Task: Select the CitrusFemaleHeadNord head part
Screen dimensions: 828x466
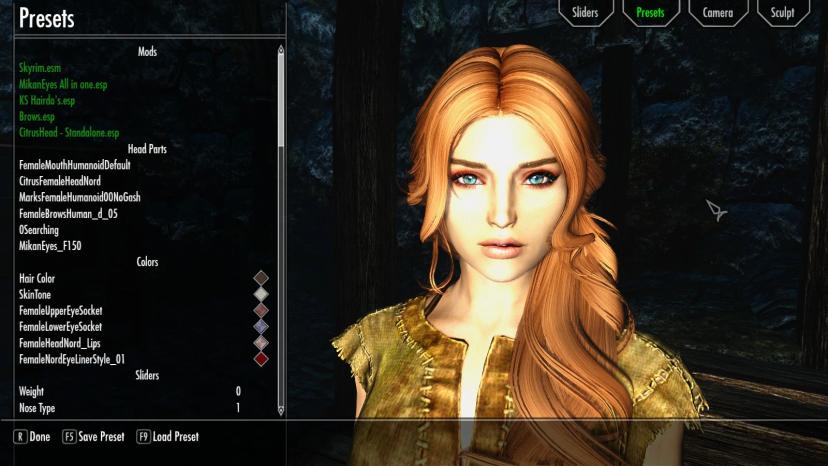Action: [60, 181]
